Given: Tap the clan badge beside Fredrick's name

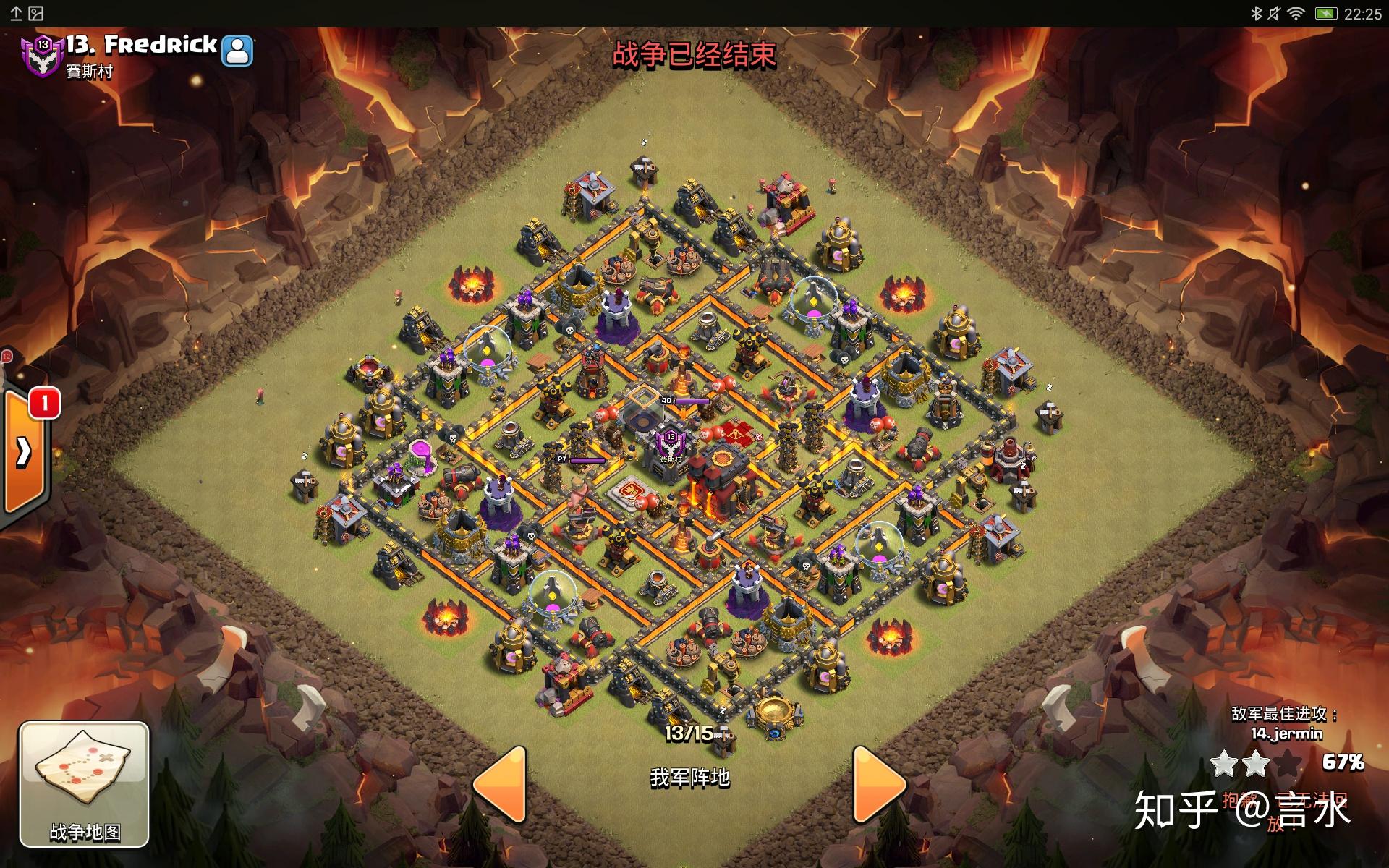Looking at the screenshot, I should (42, 55).
